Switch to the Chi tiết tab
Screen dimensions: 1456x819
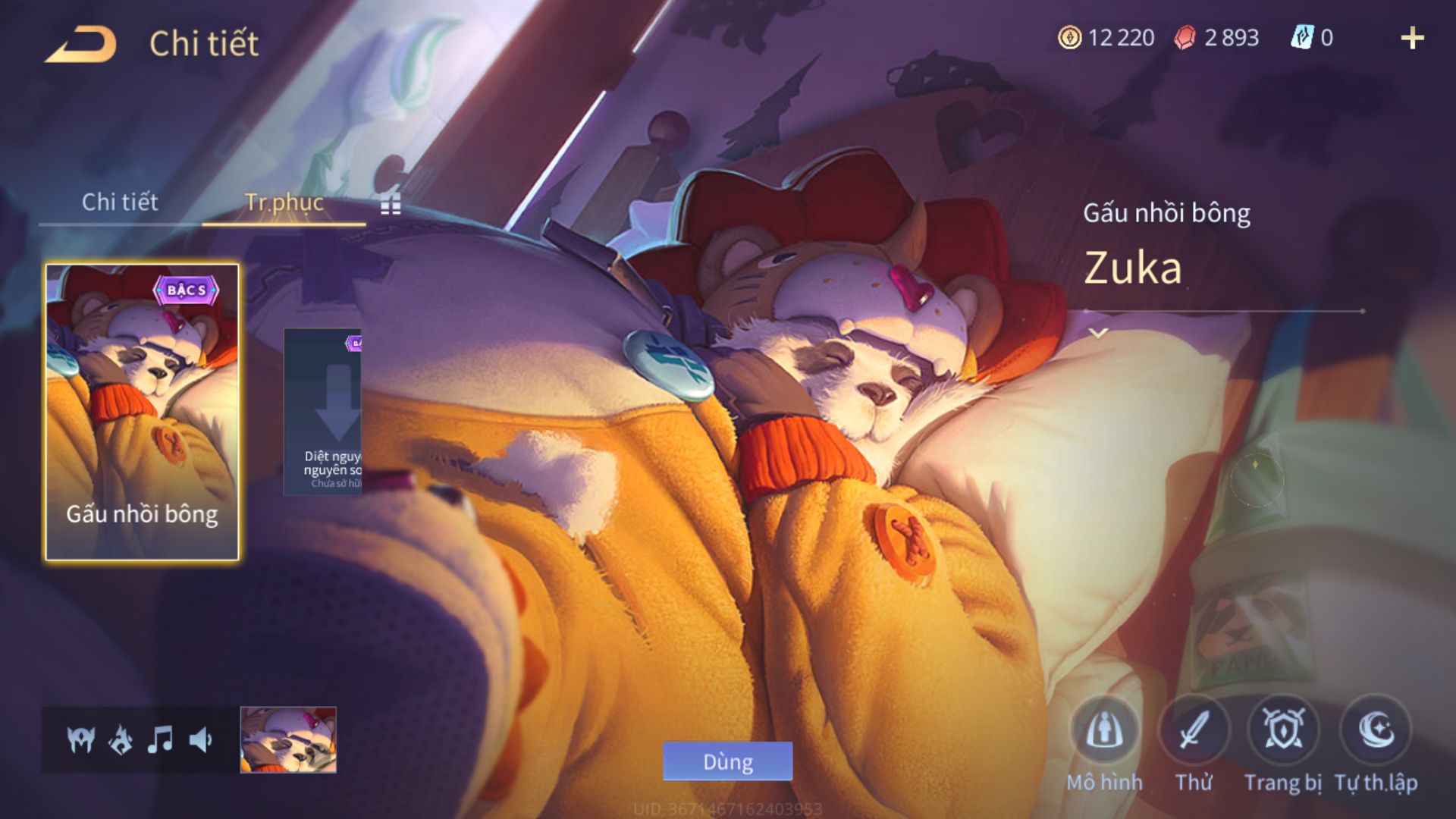tap(120, 202)
